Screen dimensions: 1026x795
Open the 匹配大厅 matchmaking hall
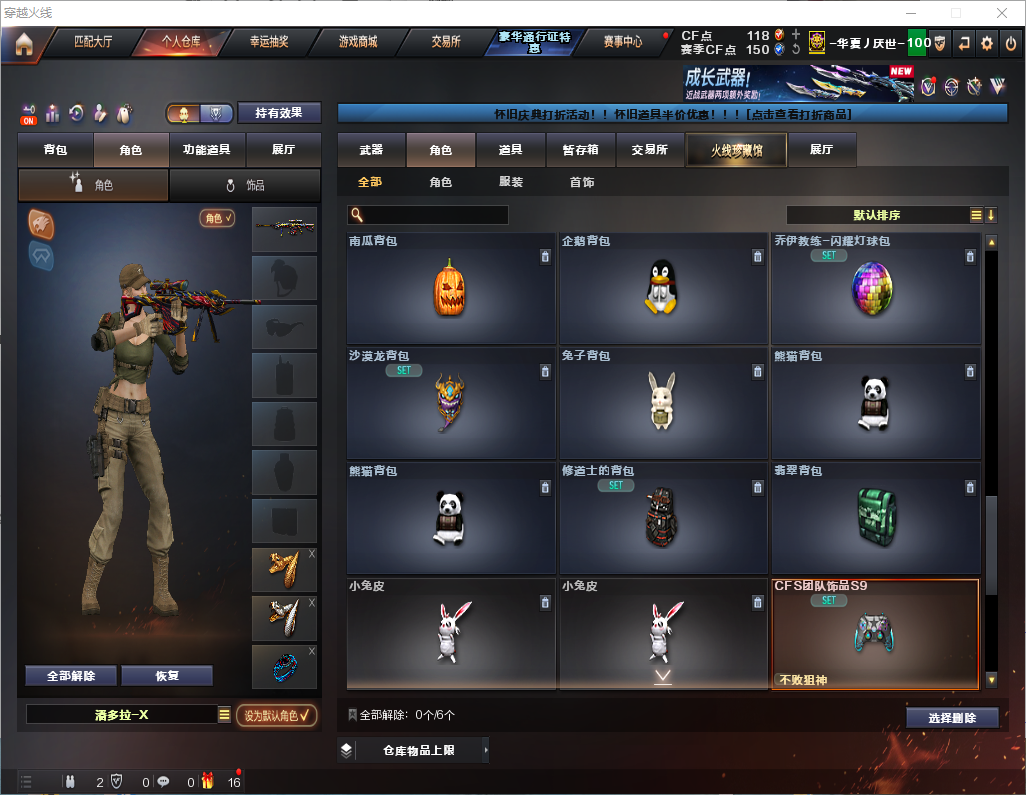[x=93, y=43]
